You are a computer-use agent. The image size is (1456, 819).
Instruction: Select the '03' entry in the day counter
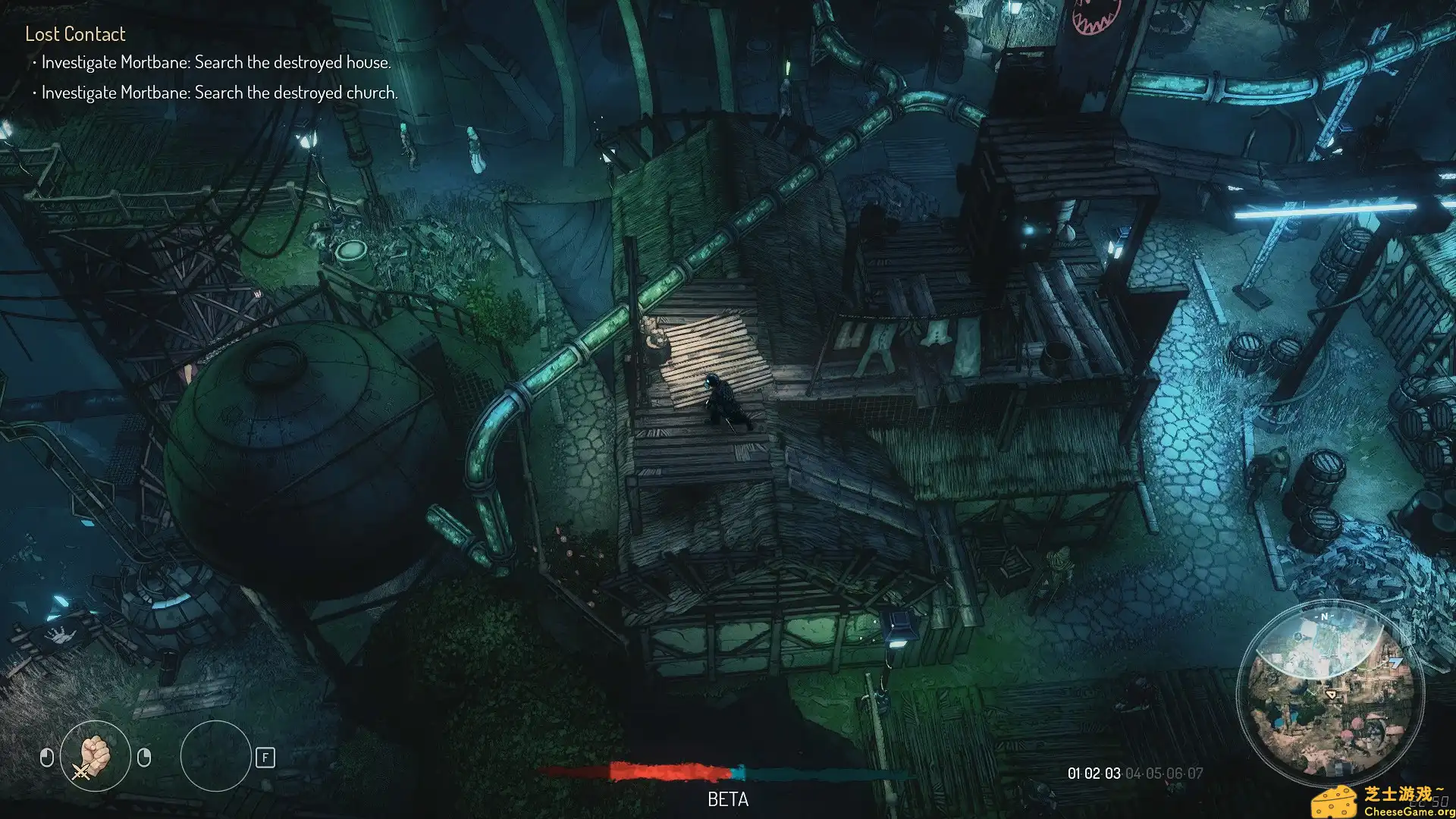[x=1111, y=773]
